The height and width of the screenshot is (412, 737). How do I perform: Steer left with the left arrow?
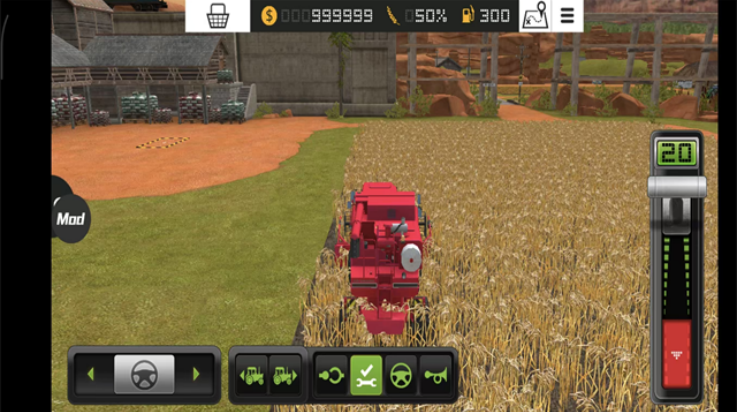pyautogui.click(x=91, y=375)
